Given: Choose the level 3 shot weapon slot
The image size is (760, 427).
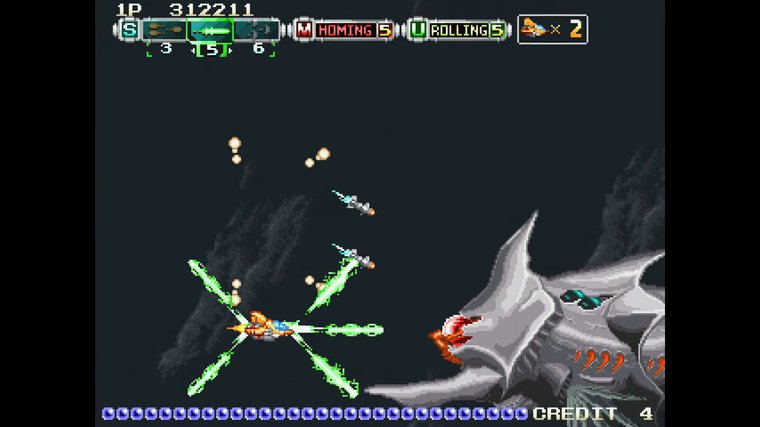Looking at the screenshot, I should pos(163,30).
